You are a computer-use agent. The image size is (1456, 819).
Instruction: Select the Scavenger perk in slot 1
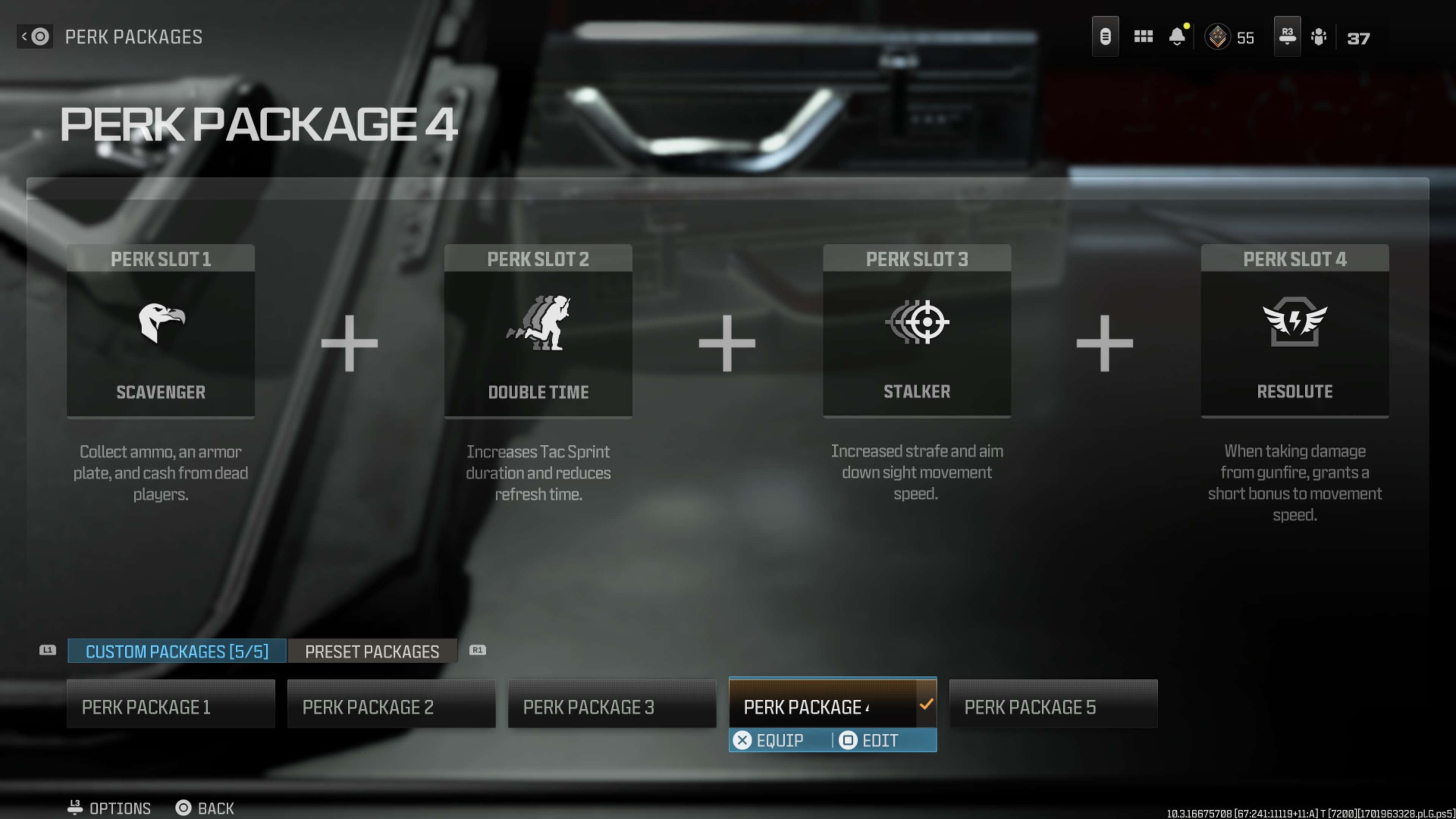[160, 331]
